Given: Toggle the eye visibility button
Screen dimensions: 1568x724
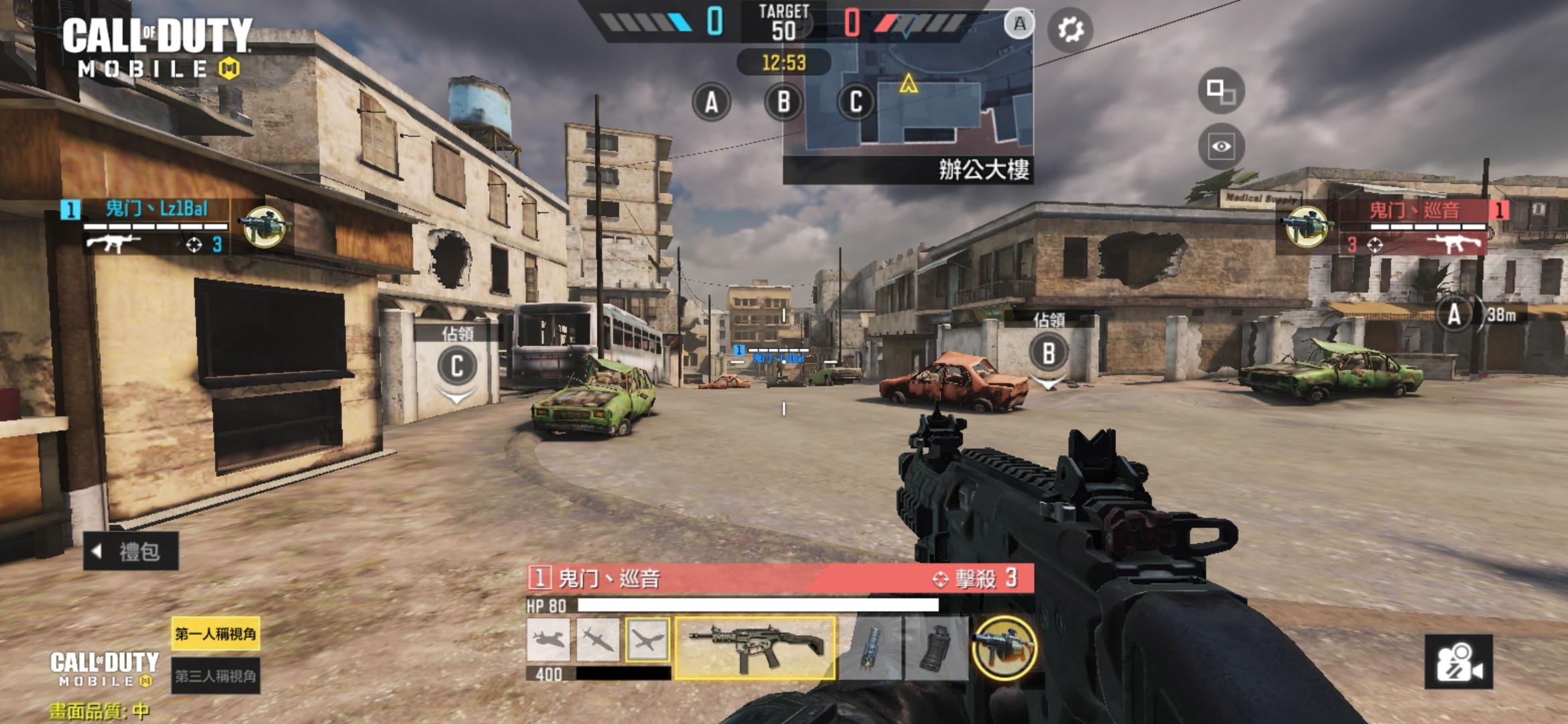Looking at the screenshot, I should (1221, 146).
